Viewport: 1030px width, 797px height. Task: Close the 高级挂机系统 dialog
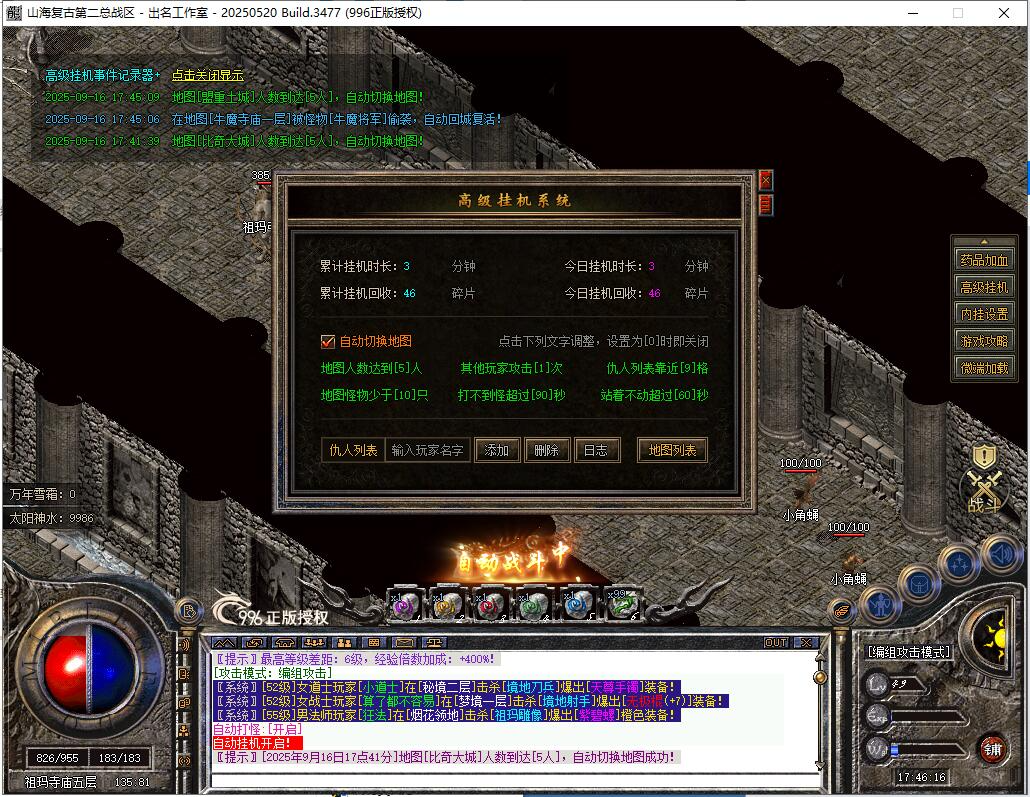766,180
